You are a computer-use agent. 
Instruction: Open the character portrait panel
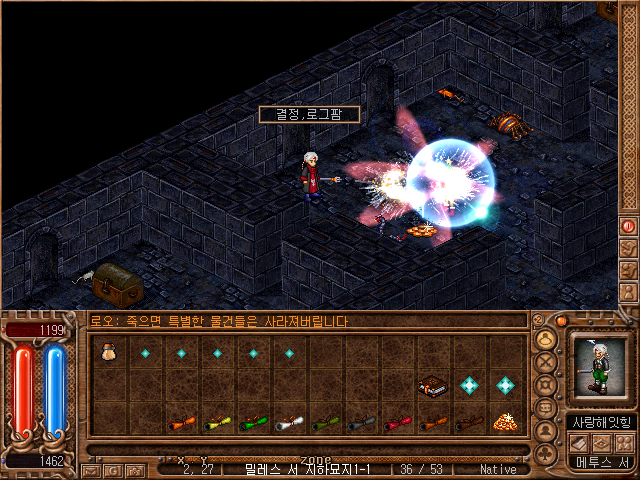pyautogui.click(x=601, y=366)
